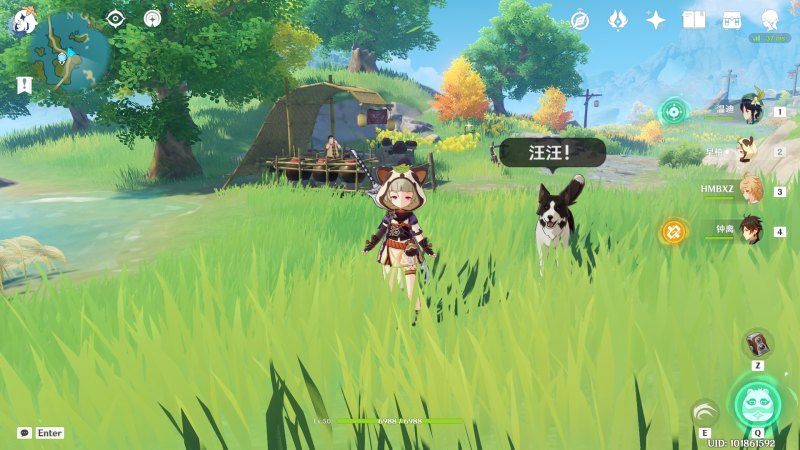Open the adventurer handbook book icon
Viewport: 800px width, 450px height.
pos(693,20)
